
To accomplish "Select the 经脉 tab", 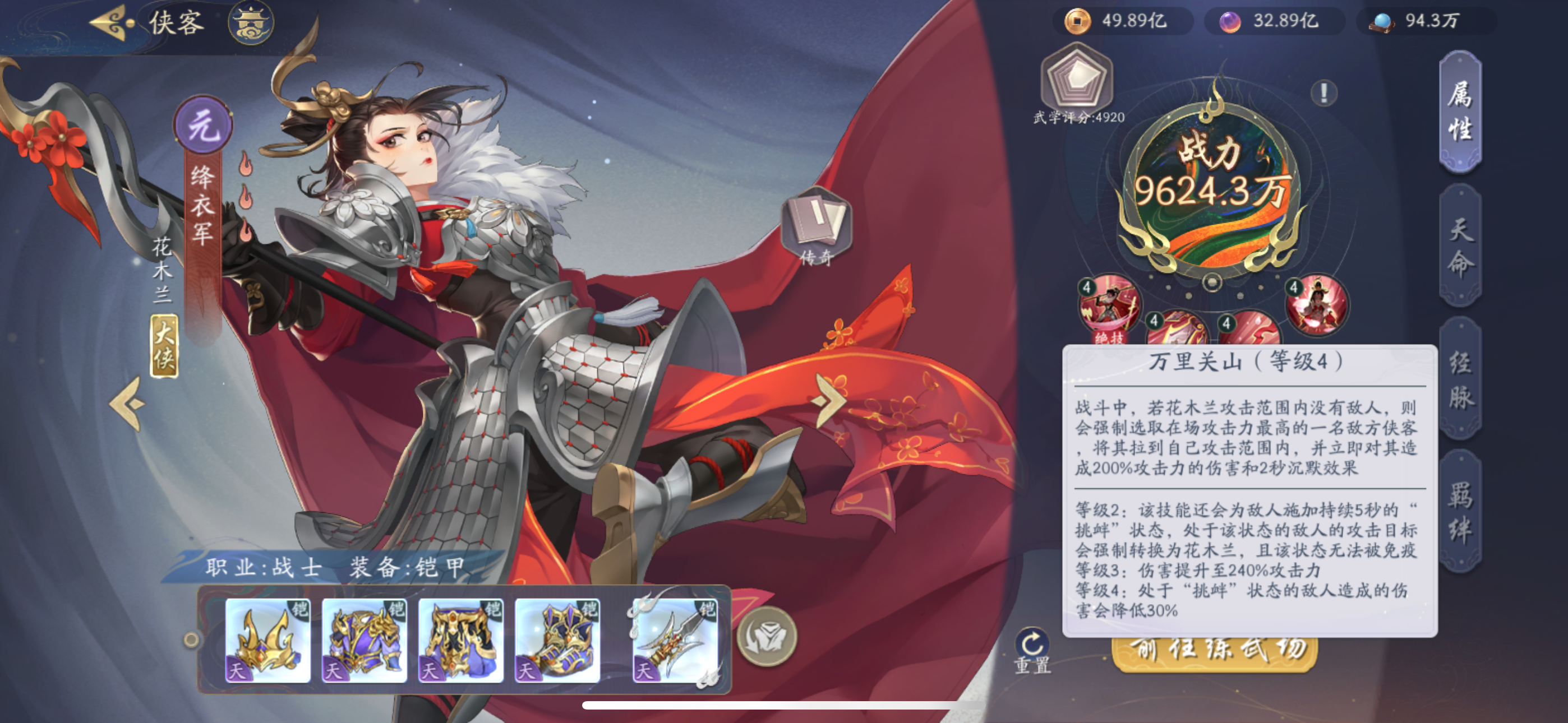I will (1460, 380).
